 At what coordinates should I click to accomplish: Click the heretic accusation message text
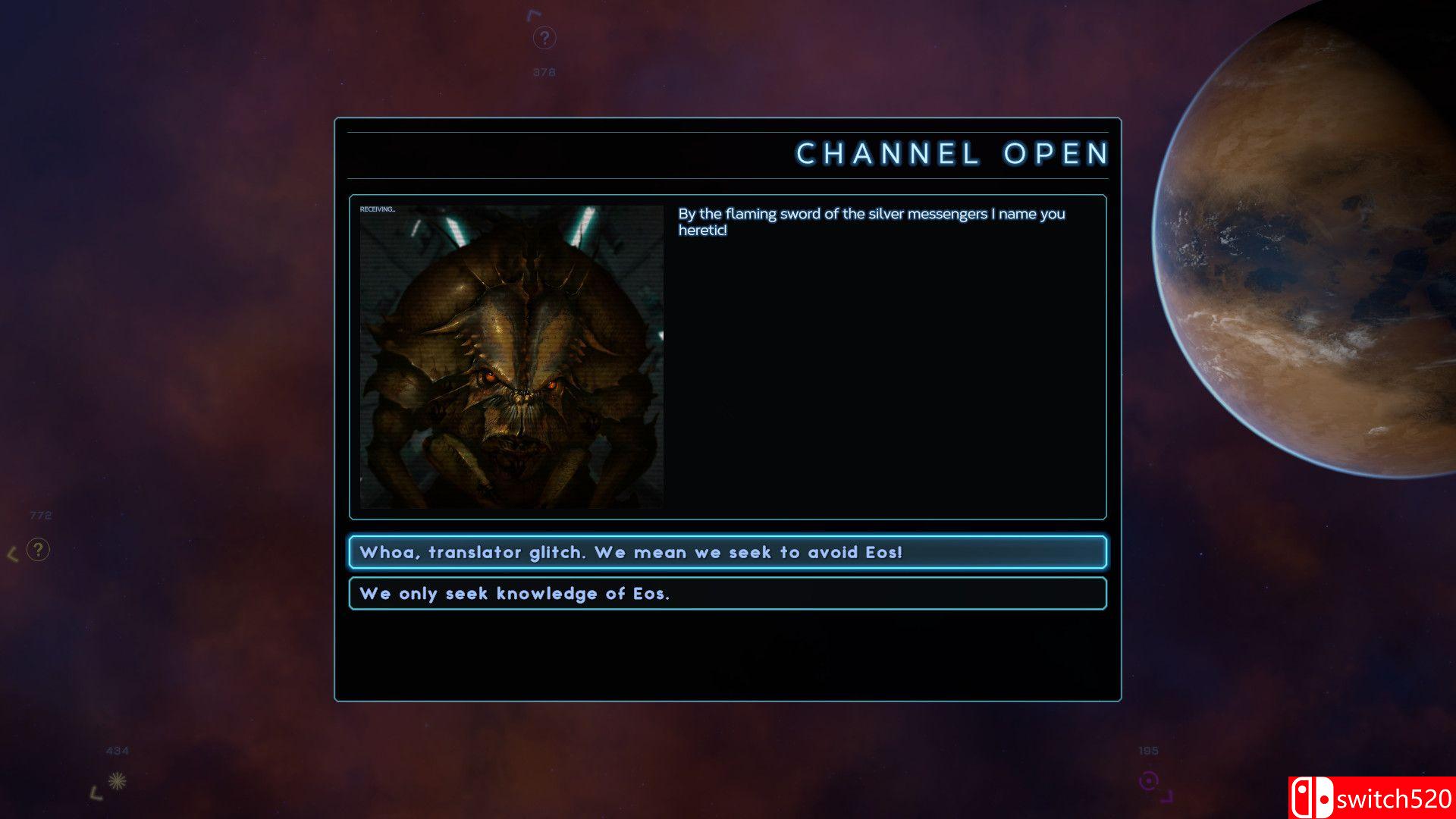872,221
